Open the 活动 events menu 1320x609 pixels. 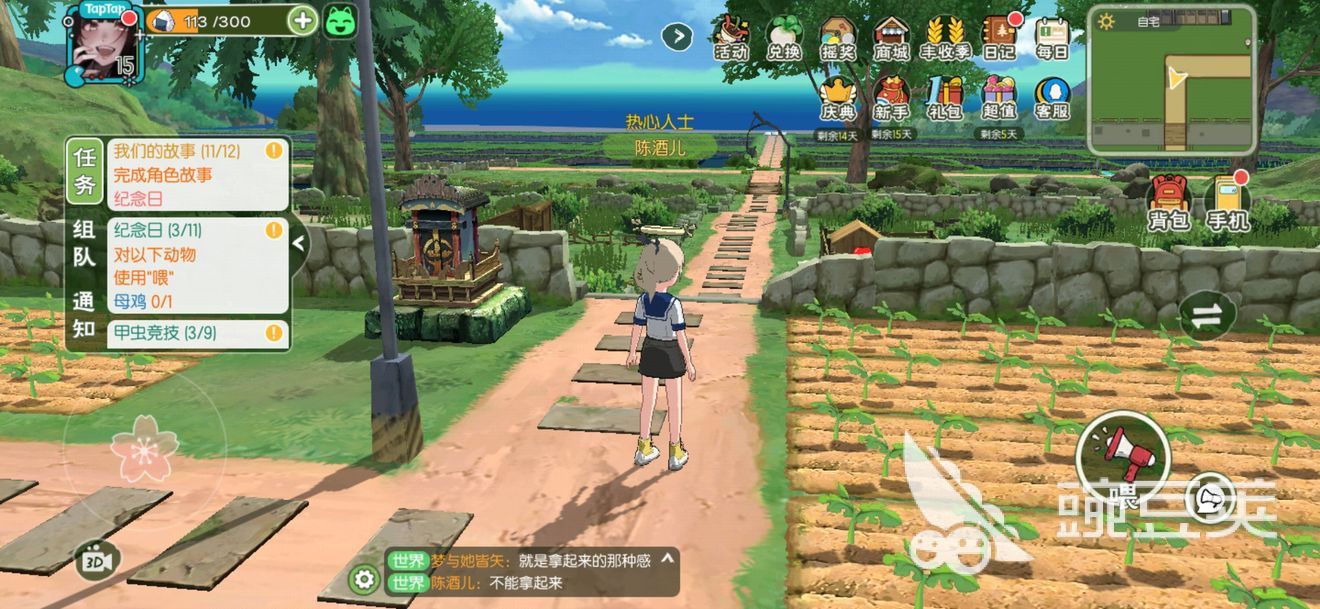pos(730,38)
